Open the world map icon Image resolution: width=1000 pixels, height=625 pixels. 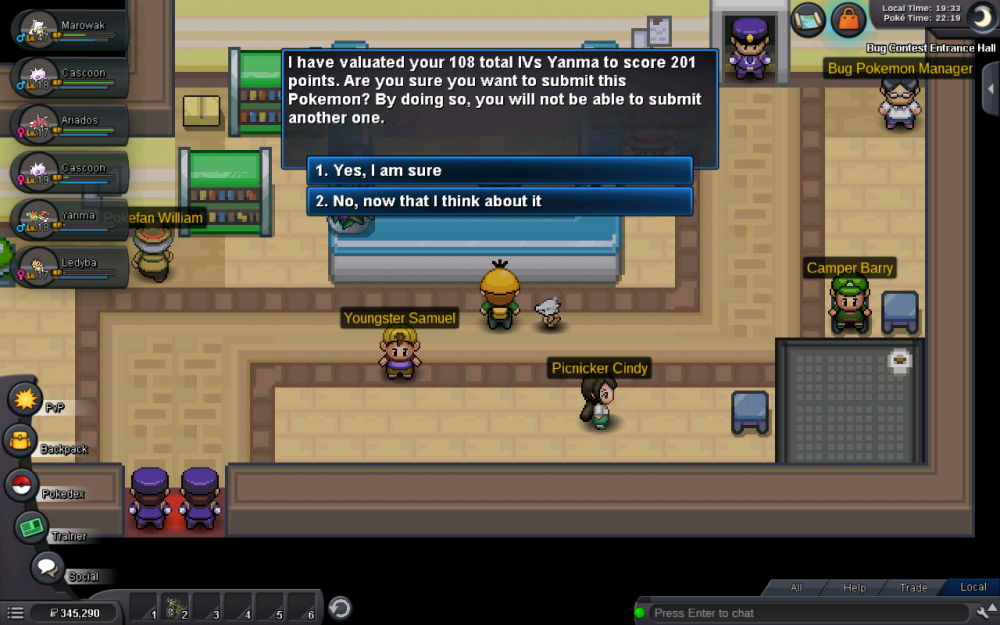[x=807, y=18]
